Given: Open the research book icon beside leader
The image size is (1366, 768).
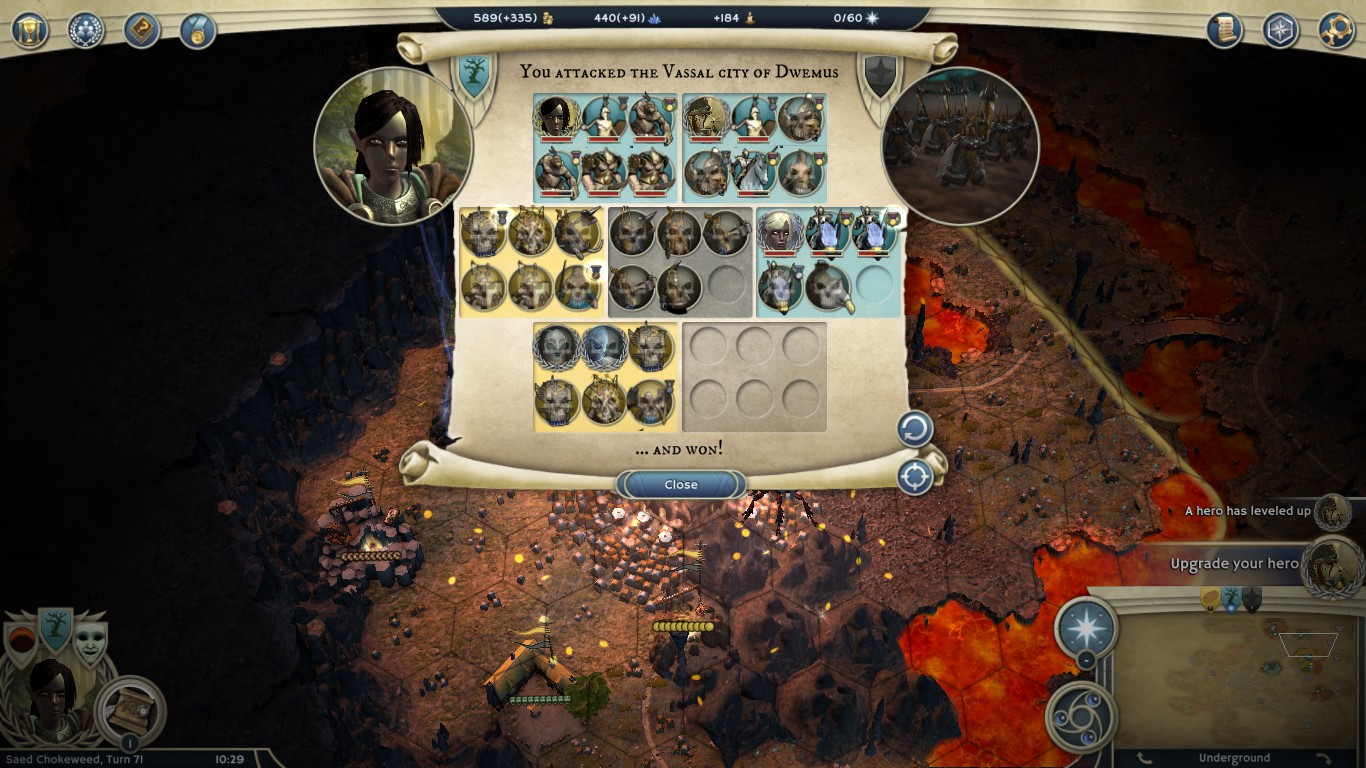Looking at the screenshot, I should [130, 708].
